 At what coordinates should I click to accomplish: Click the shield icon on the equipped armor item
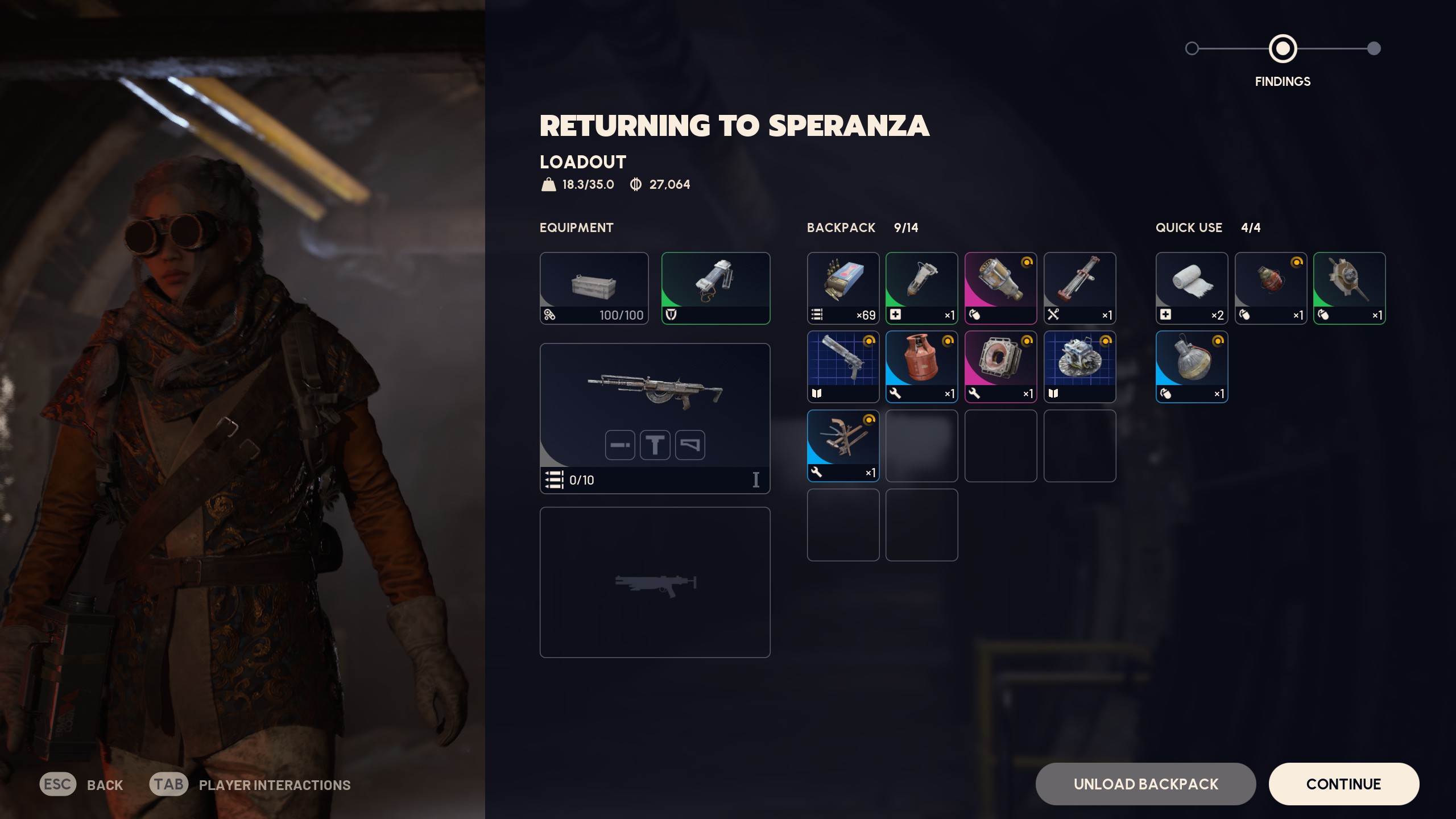670,315
